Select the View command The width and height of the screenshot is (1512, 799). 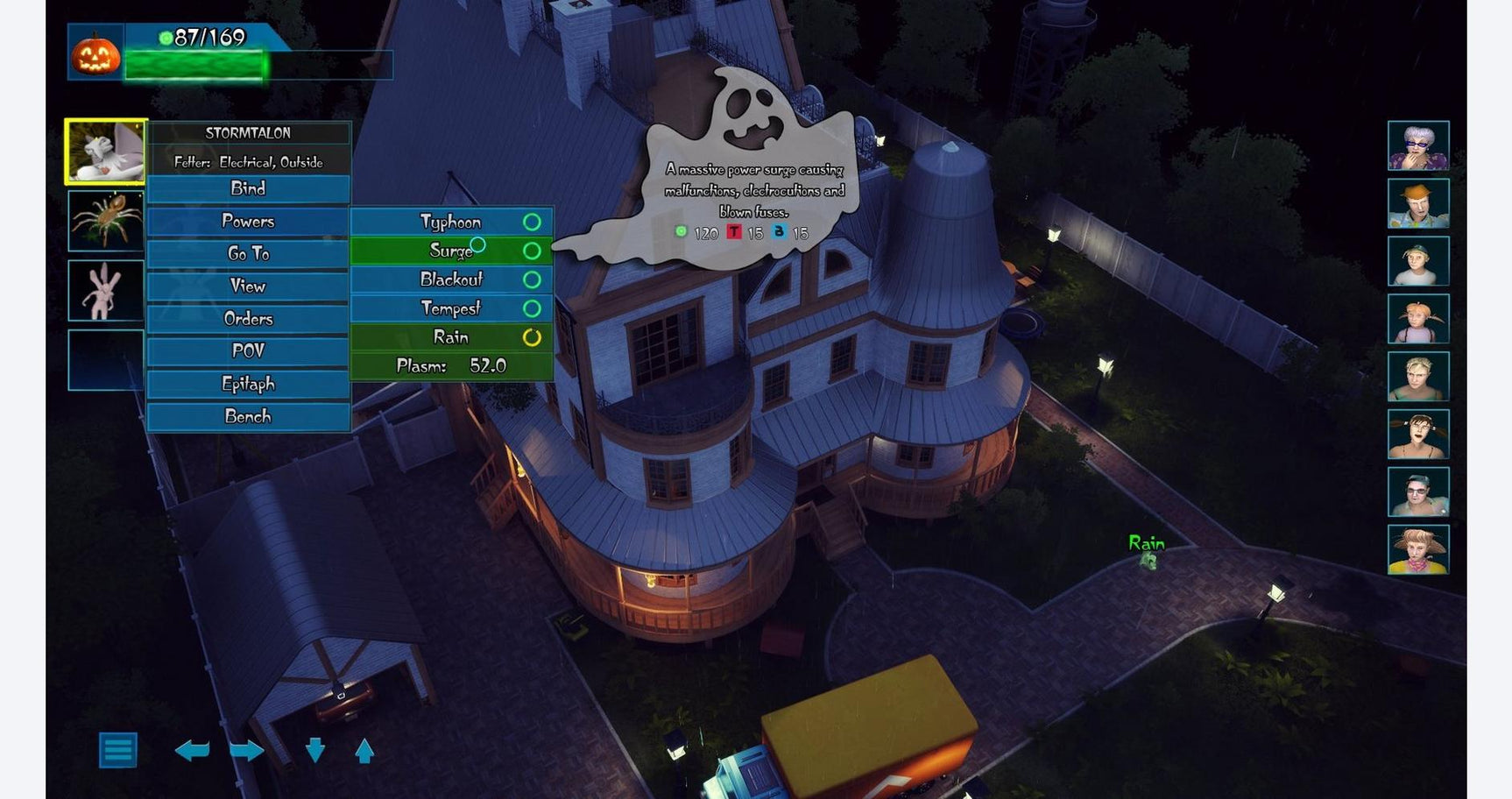(248, 286)
